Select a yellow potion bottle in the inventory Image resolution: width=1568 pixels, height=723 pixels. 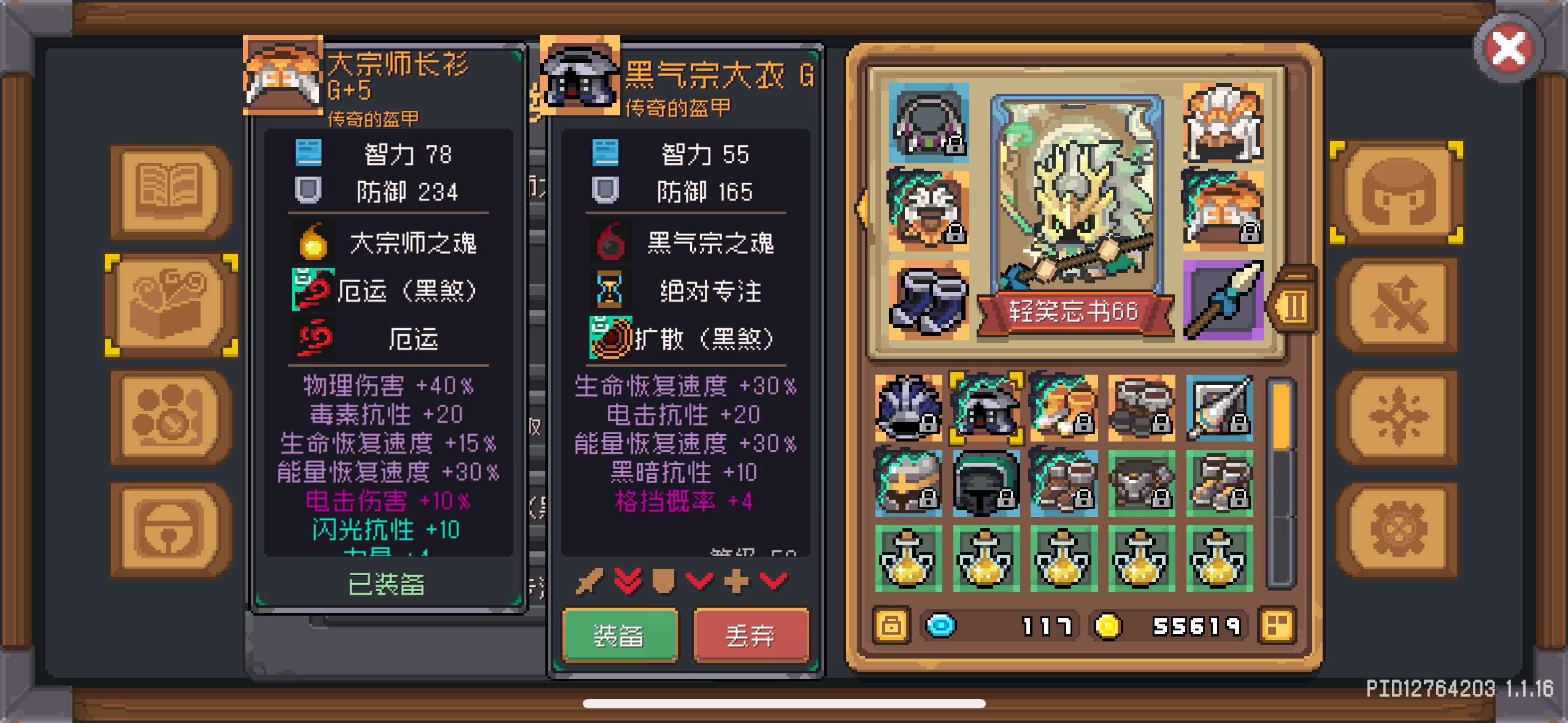909,558
